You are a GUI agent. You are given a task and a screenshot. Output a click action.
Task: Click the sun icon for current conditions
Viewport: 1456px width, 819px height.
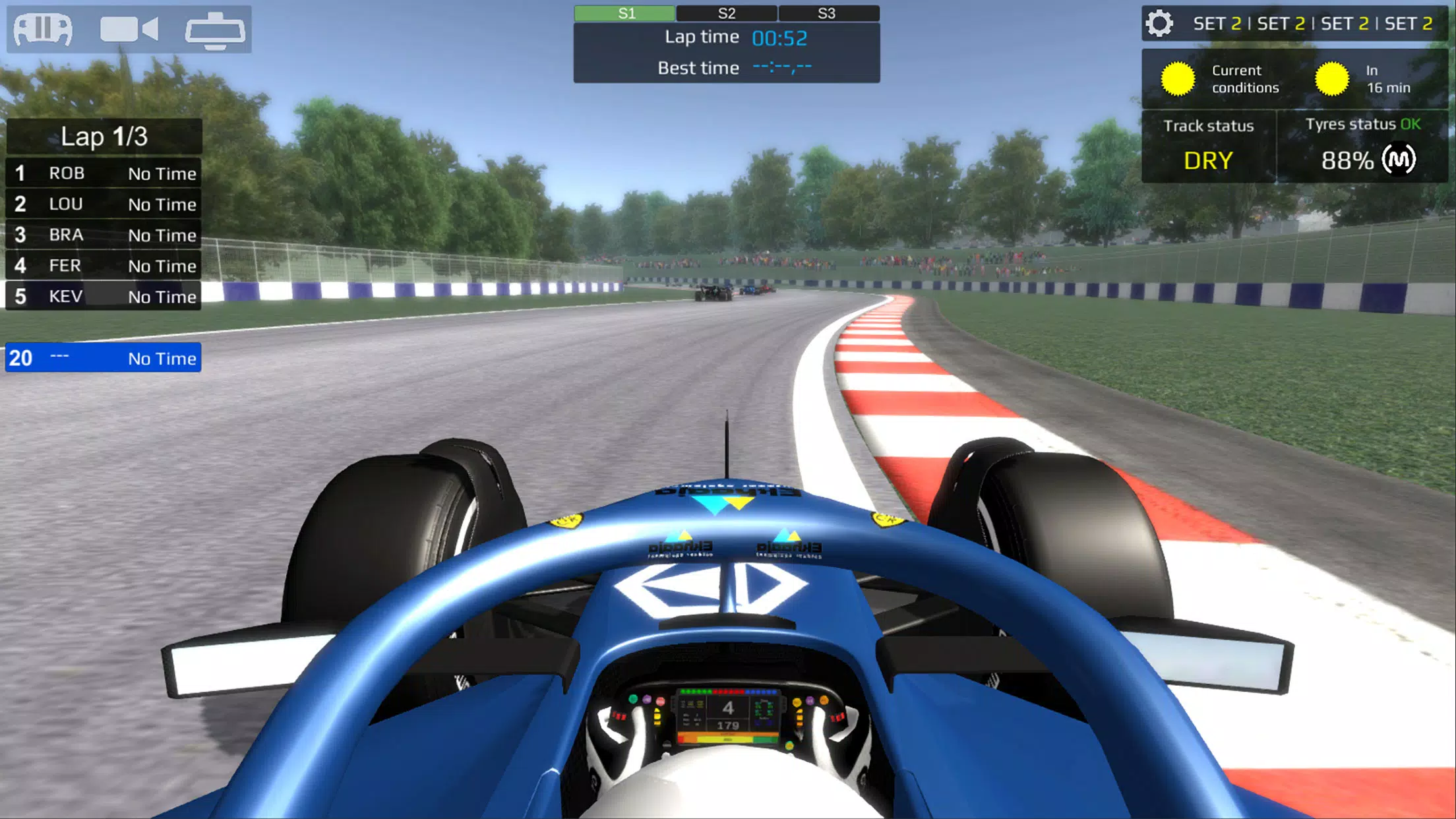point(1178,78)
